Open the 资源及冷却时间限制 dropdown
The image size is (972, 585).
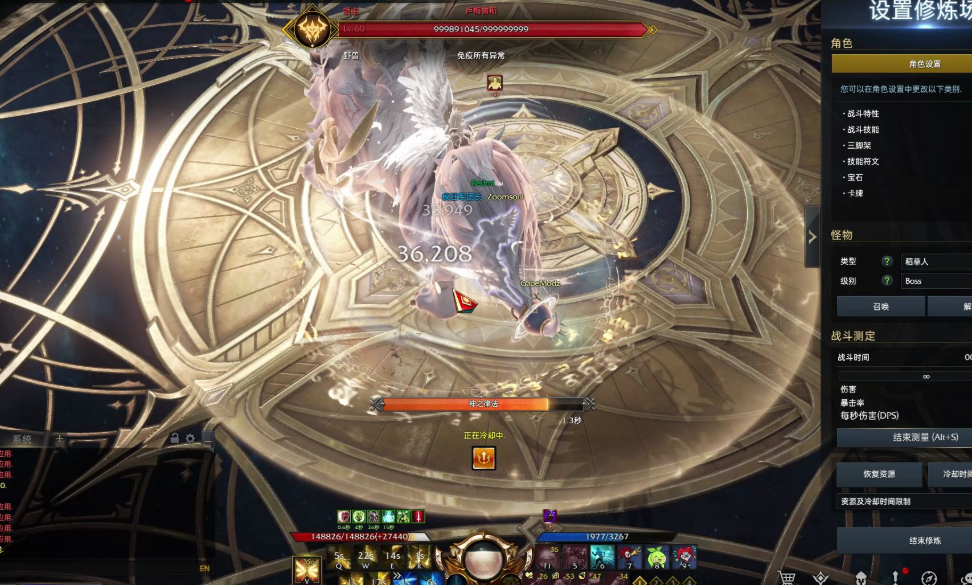(x=903, y=501)
